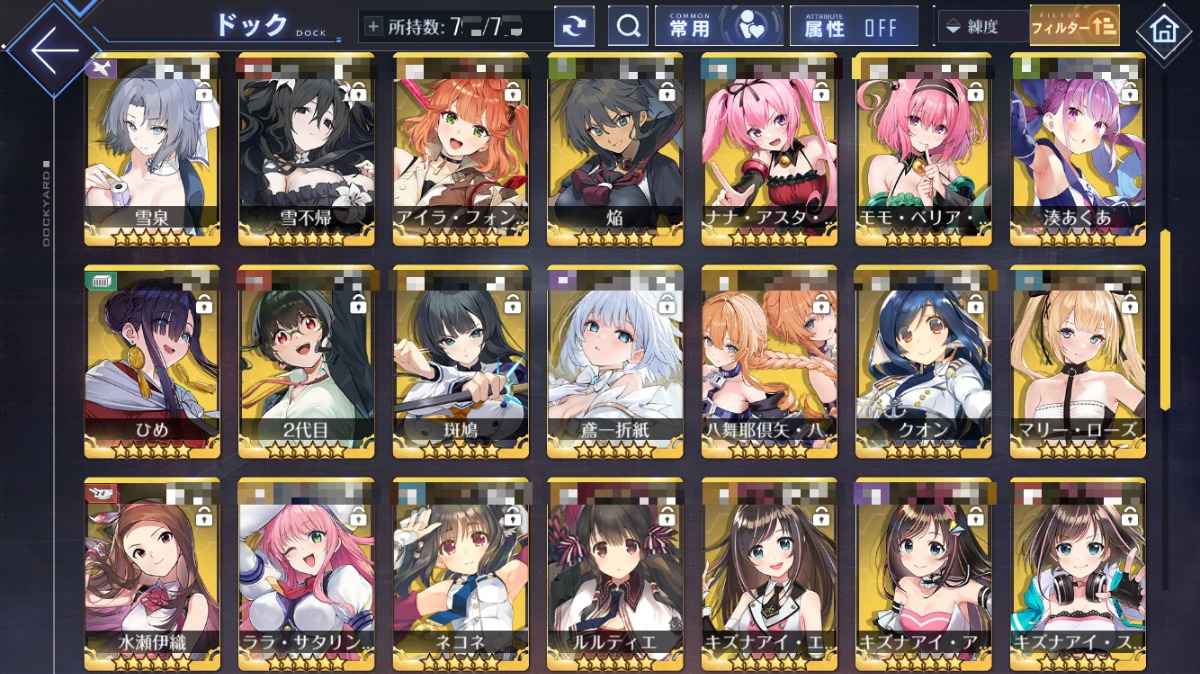Viewport: 1200px width, 674px height.
Task: Toggle the 属性 attribute display
Action: pos(853,27)
